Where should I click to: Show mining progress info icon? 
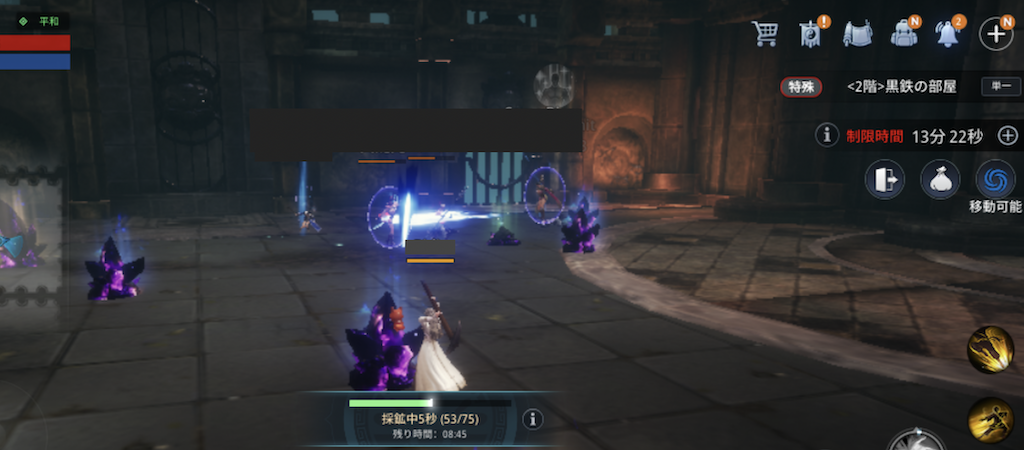[532, 420]
